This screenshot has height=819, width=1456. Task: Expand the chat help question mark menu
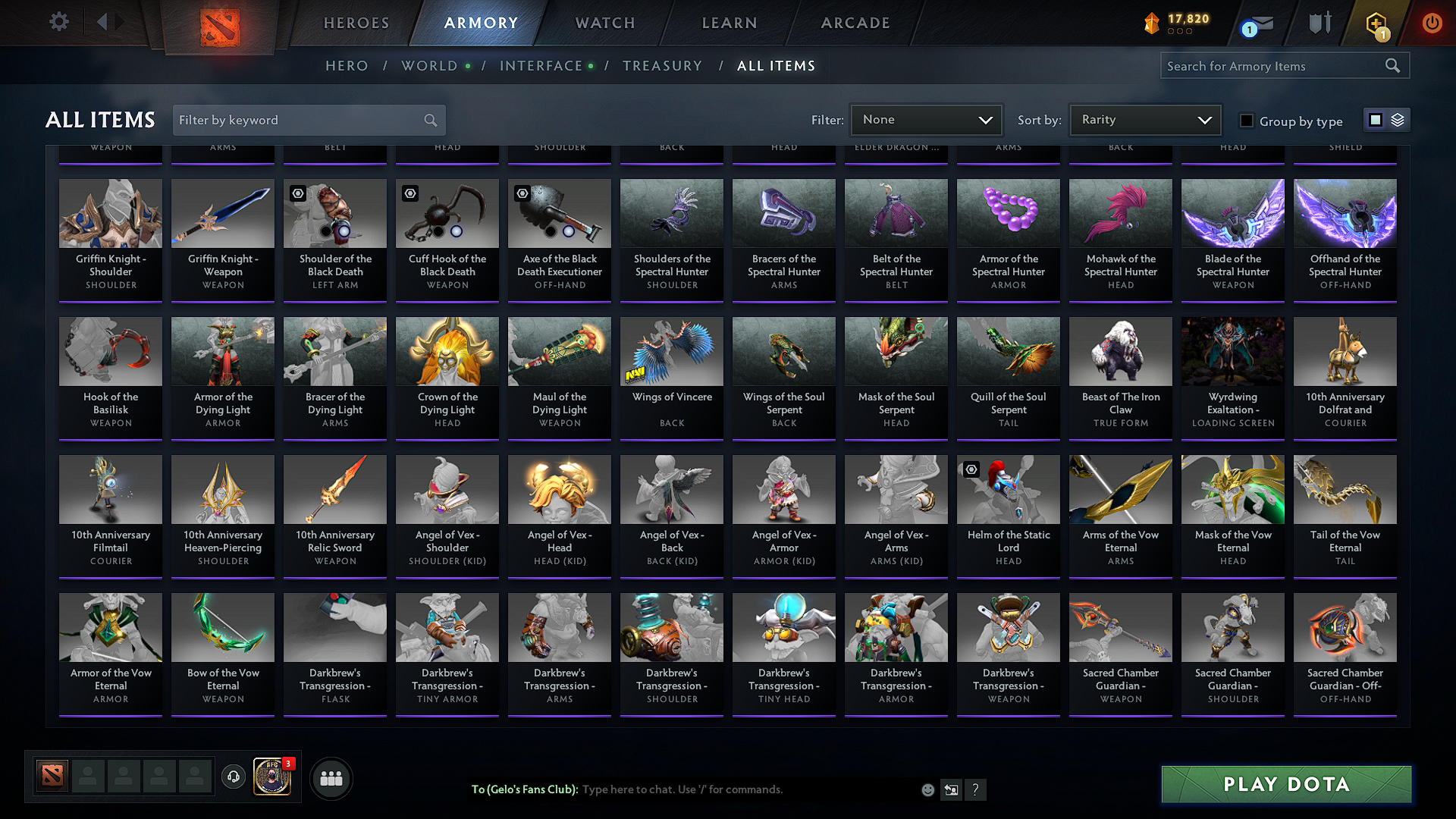pyautogui.click(x=976, y=789)
